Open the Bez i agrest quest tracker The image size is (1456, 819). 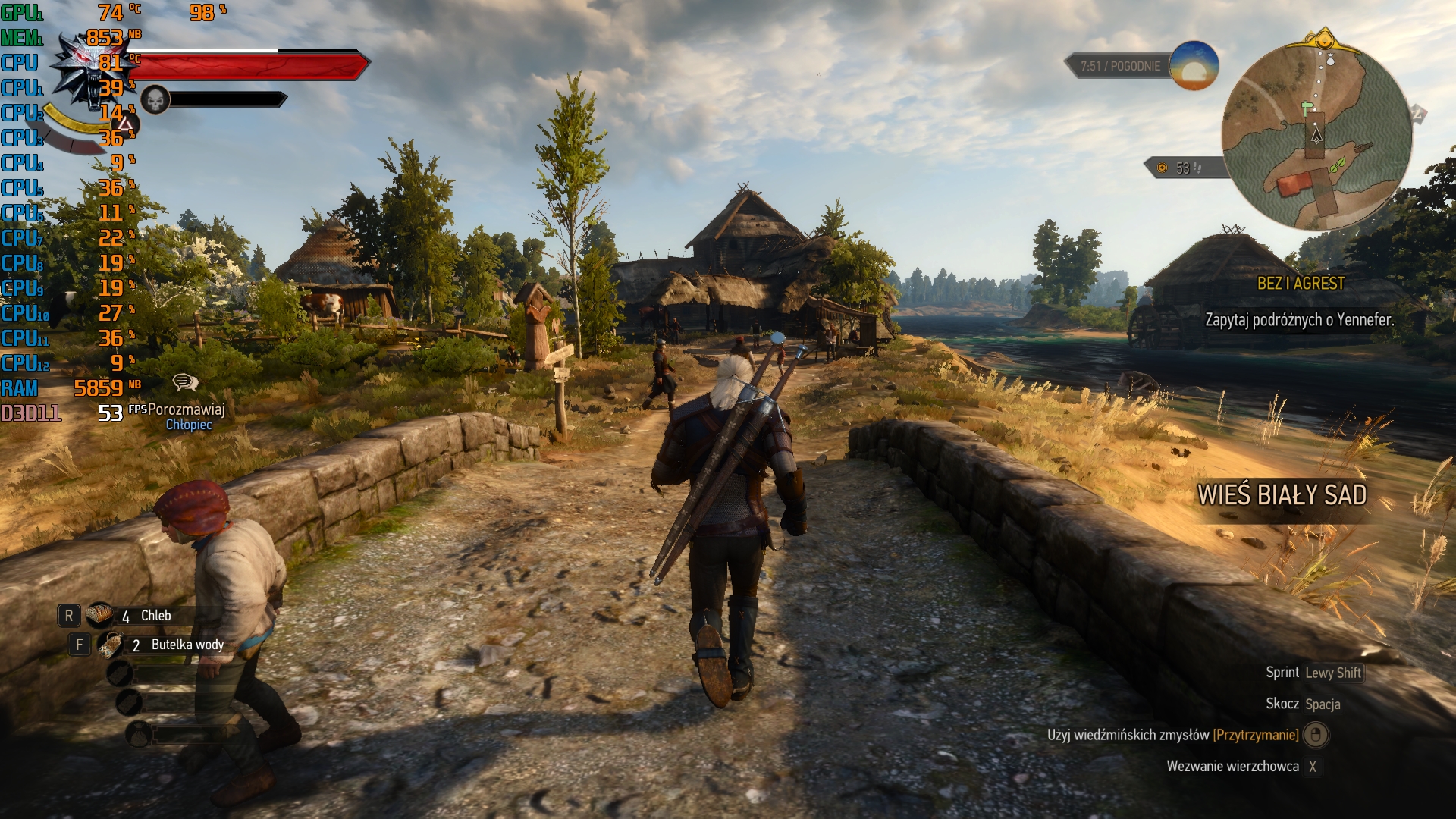(x=1300, y=284)
